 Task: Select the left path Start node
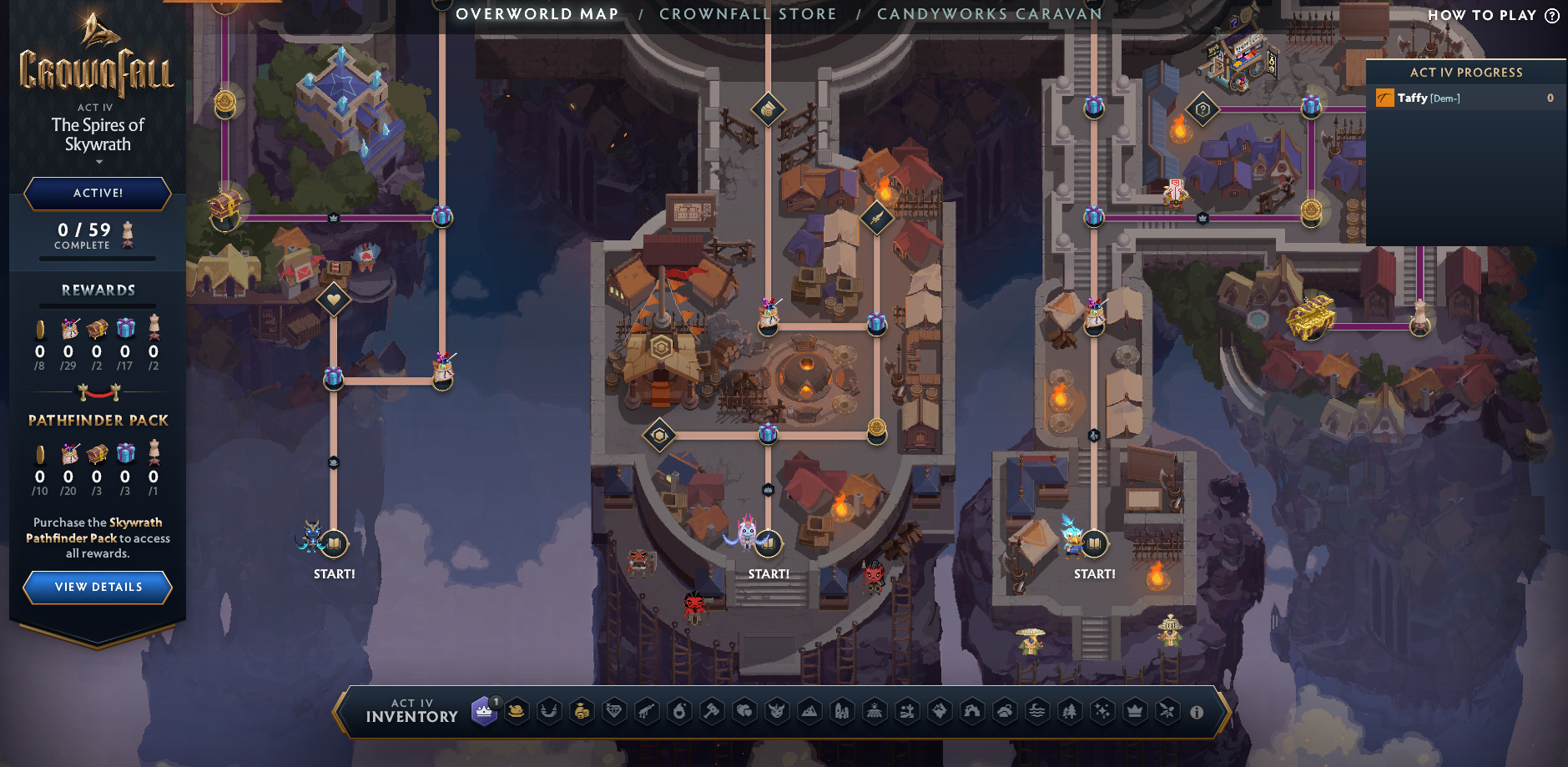[334, 544]
